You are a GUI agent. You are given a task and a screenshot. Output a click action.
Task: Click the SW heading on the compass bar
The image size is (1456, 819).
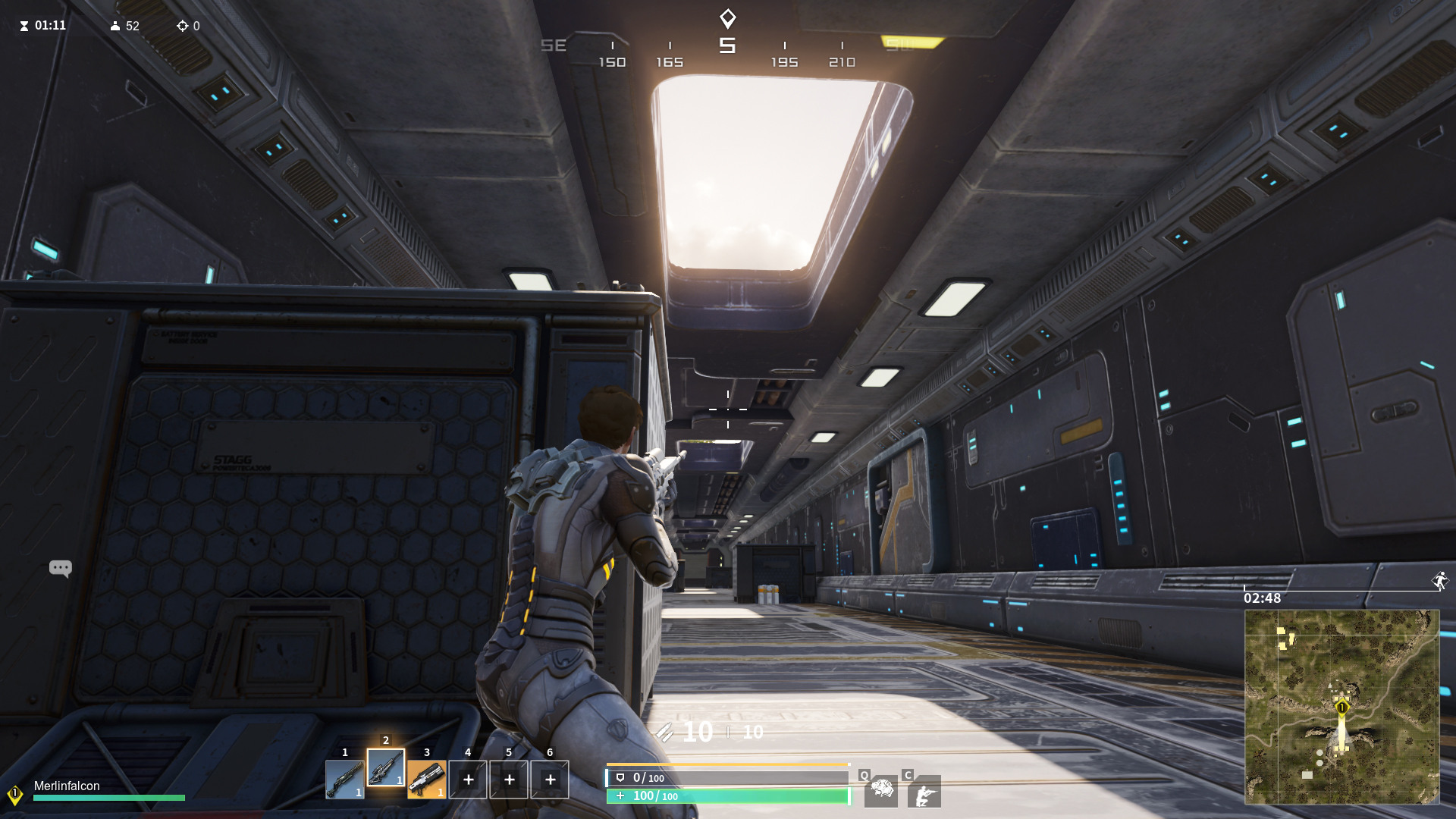point(901,45)
